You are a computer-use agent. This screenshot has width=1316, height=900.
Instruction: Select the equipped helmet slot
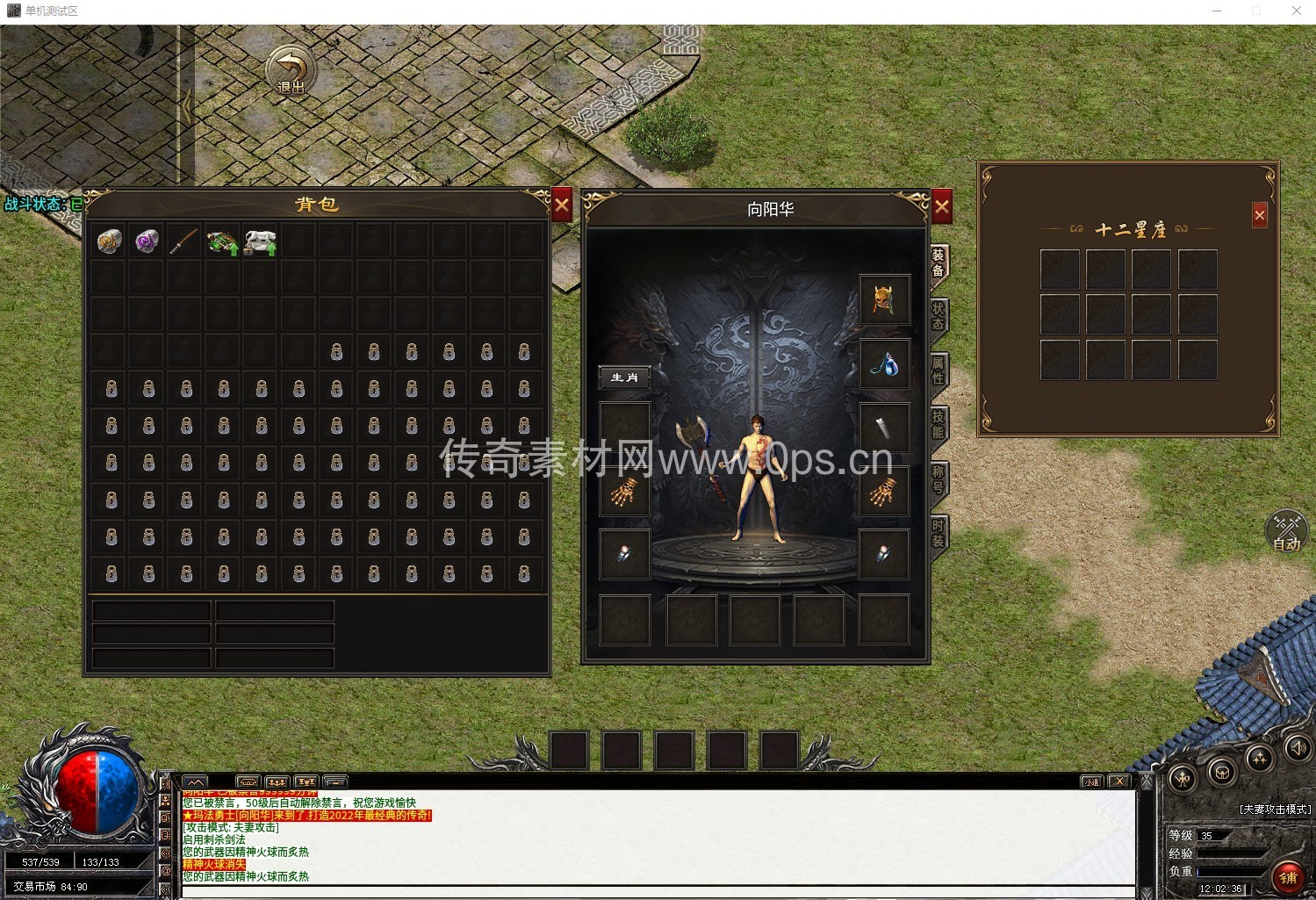(x=883, y=299)
